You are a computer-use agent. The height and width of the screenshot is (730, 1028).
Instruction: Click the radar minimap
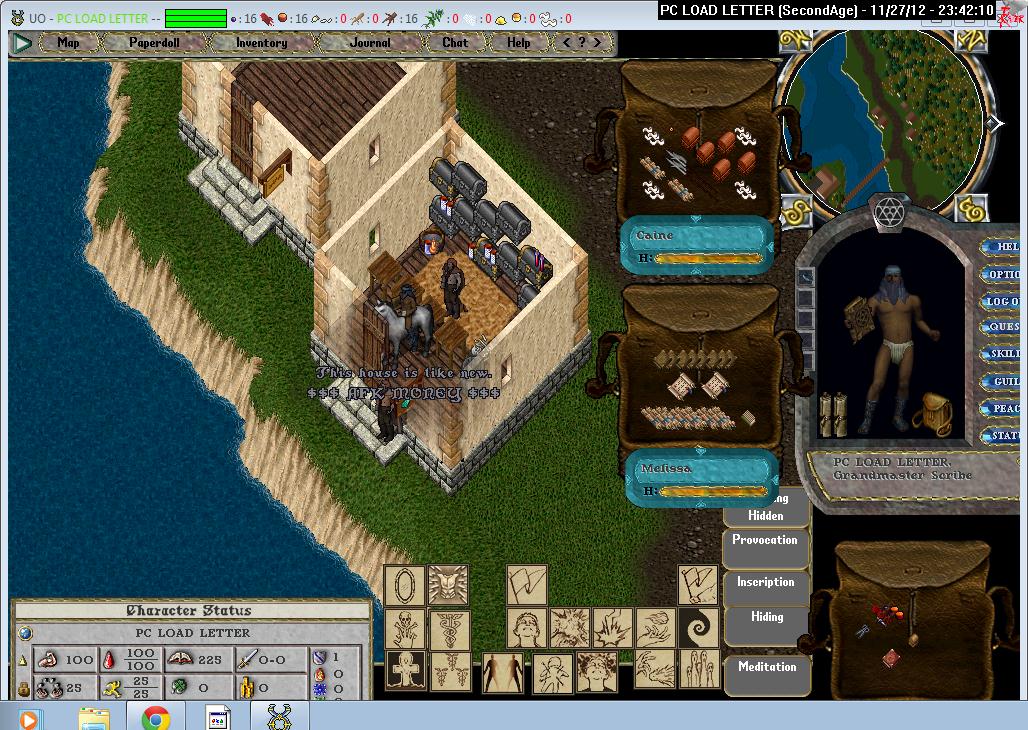click(882, 122)
